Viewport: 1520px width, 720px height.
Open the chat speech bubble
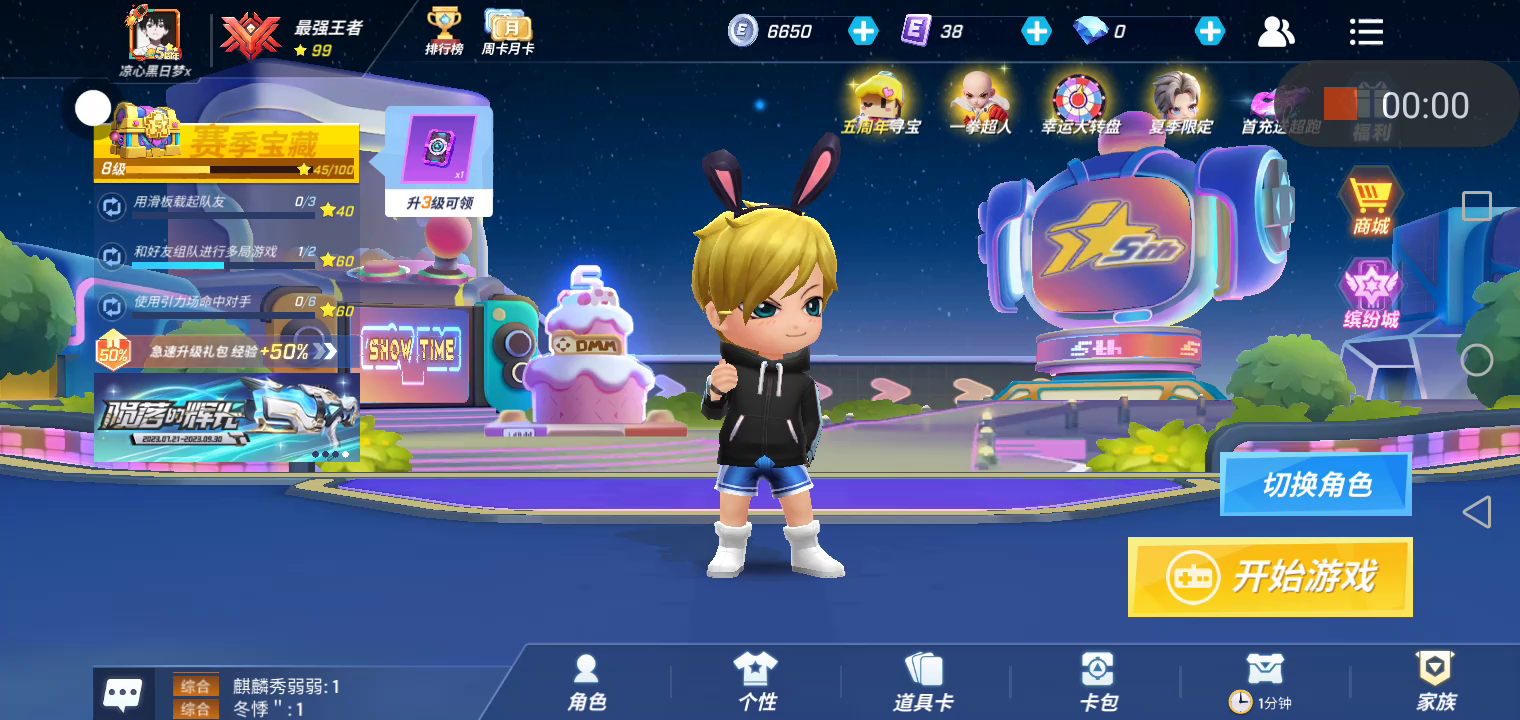coord(123,693)
